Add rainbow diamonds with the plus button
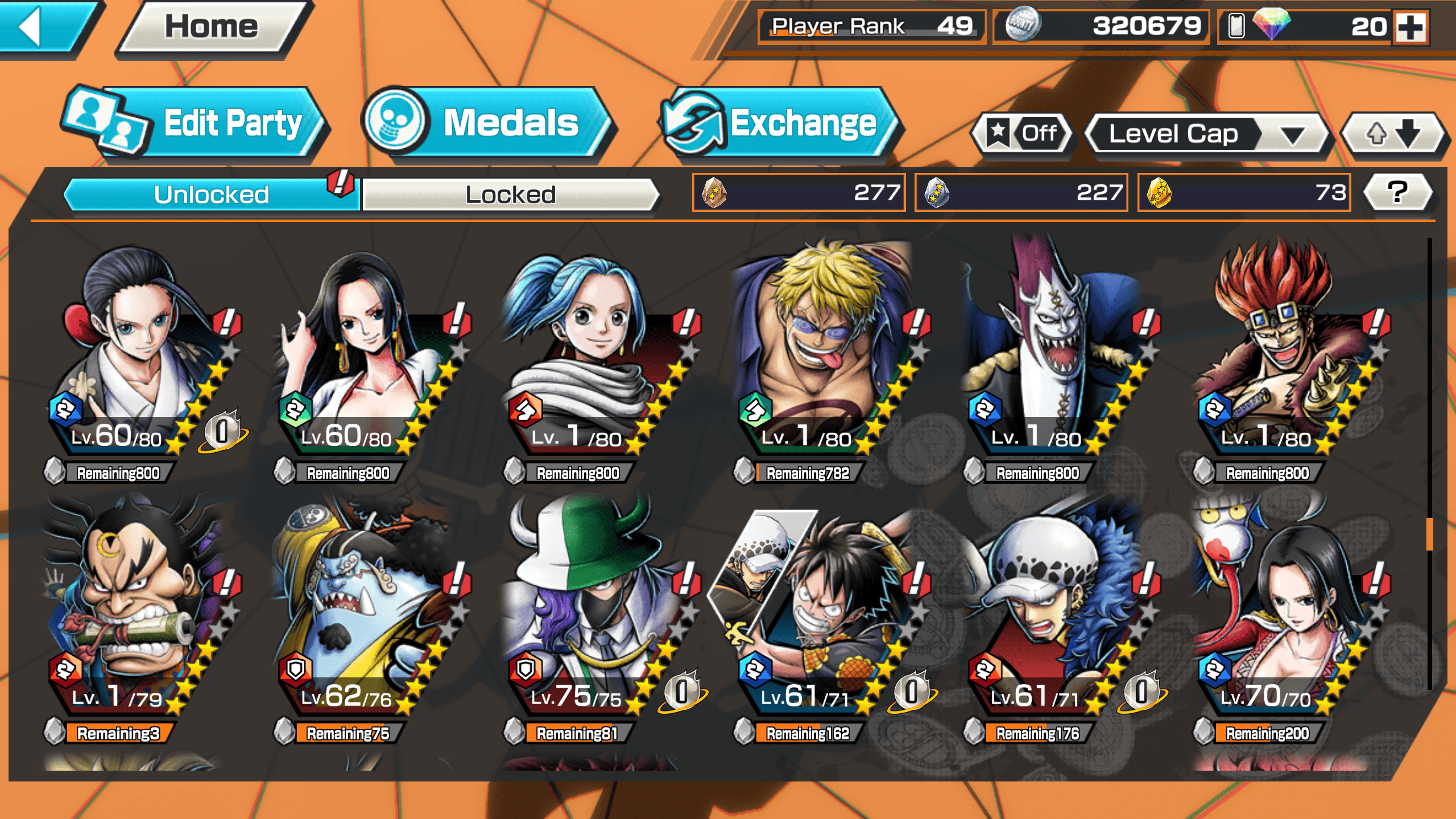Image resolution: width=1456 pixels, height=819 pixels. coord(1412,27)
